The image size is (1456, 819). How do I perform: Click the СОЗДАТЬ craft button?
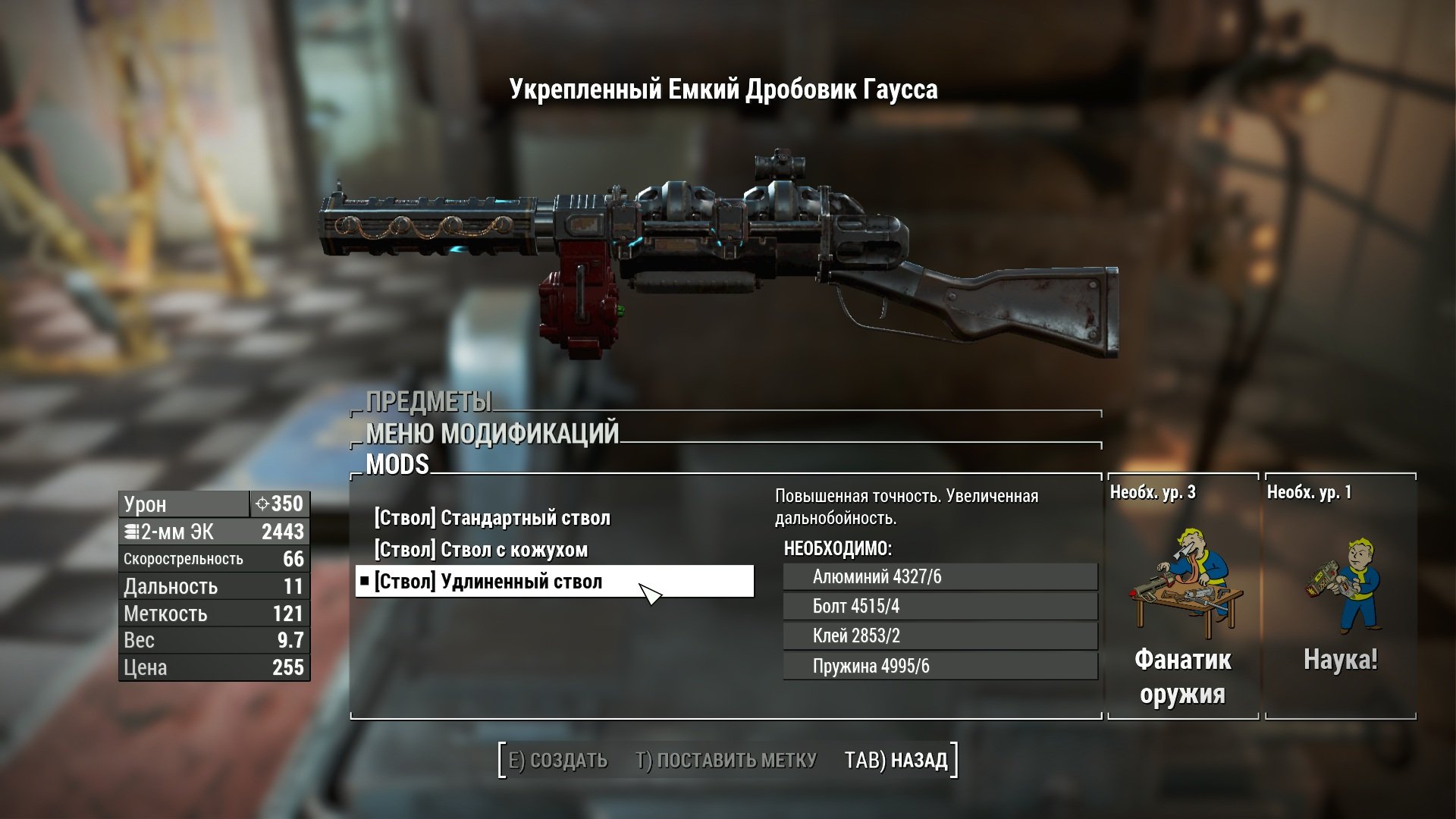click(557, 760)
